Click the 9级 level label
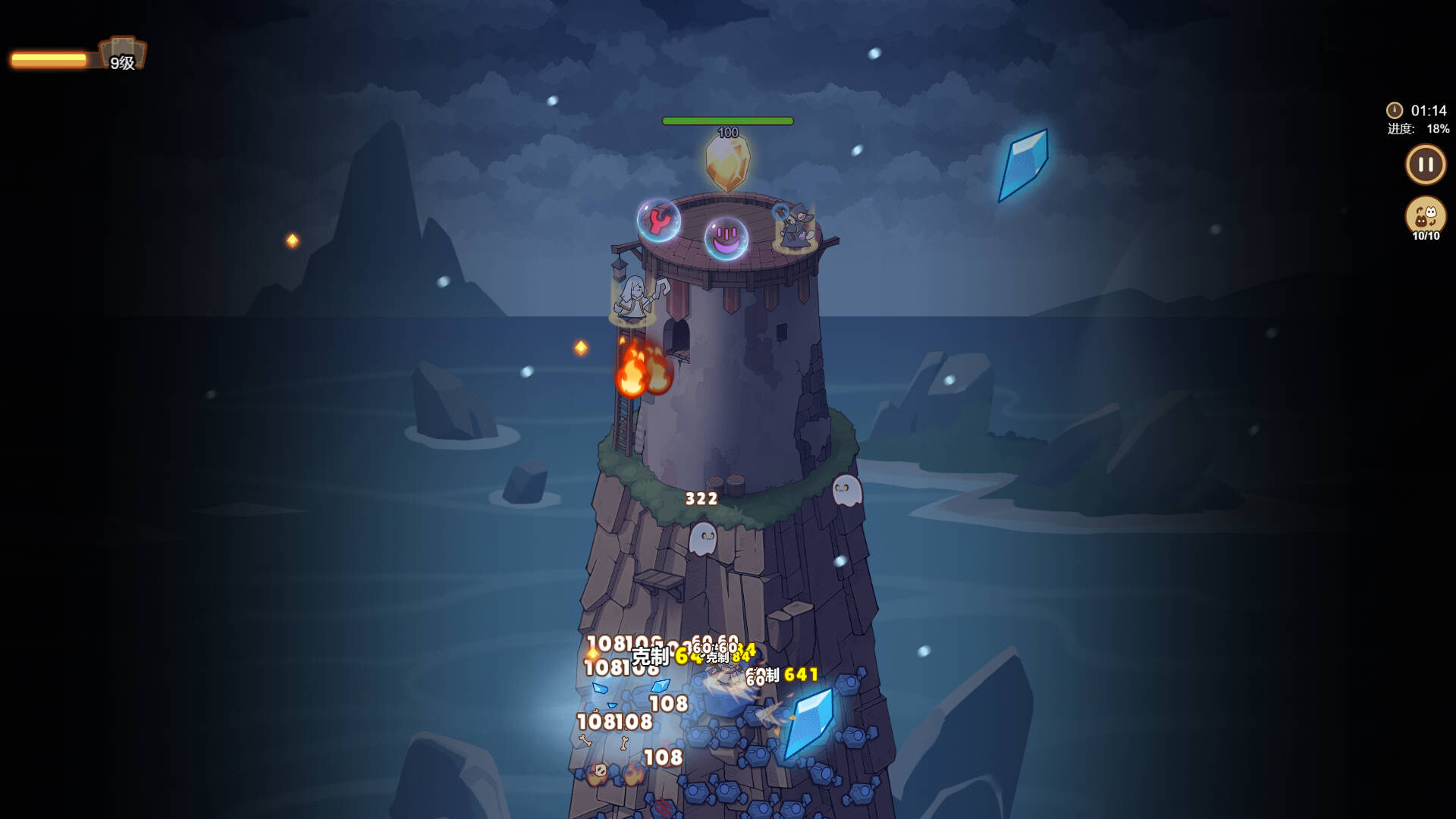This screenshot has width=1456, height=819. tap(121, 63)
